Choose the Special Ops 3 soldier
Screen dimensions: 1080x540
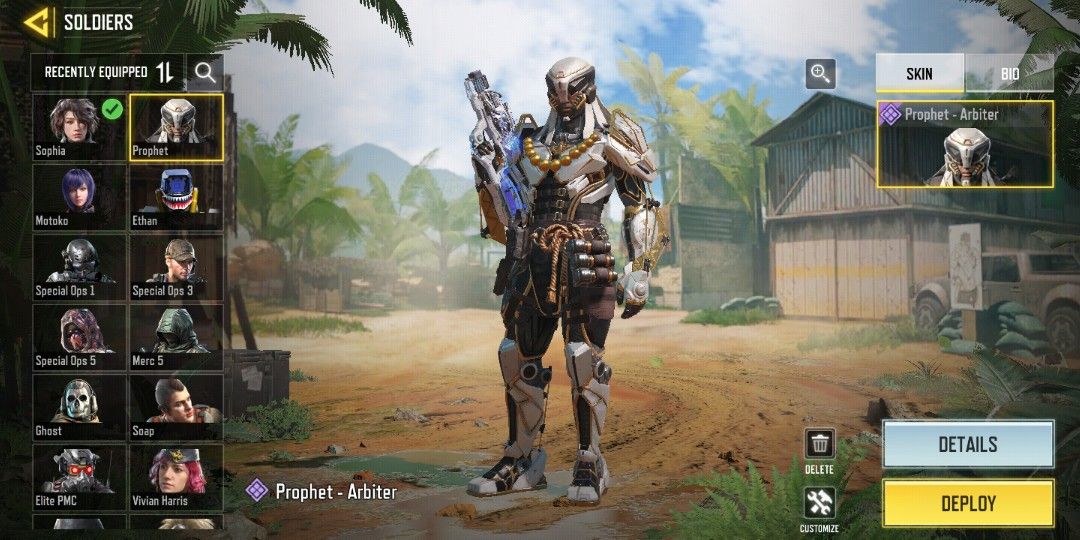pyautogui.click(x=176, y=267)
